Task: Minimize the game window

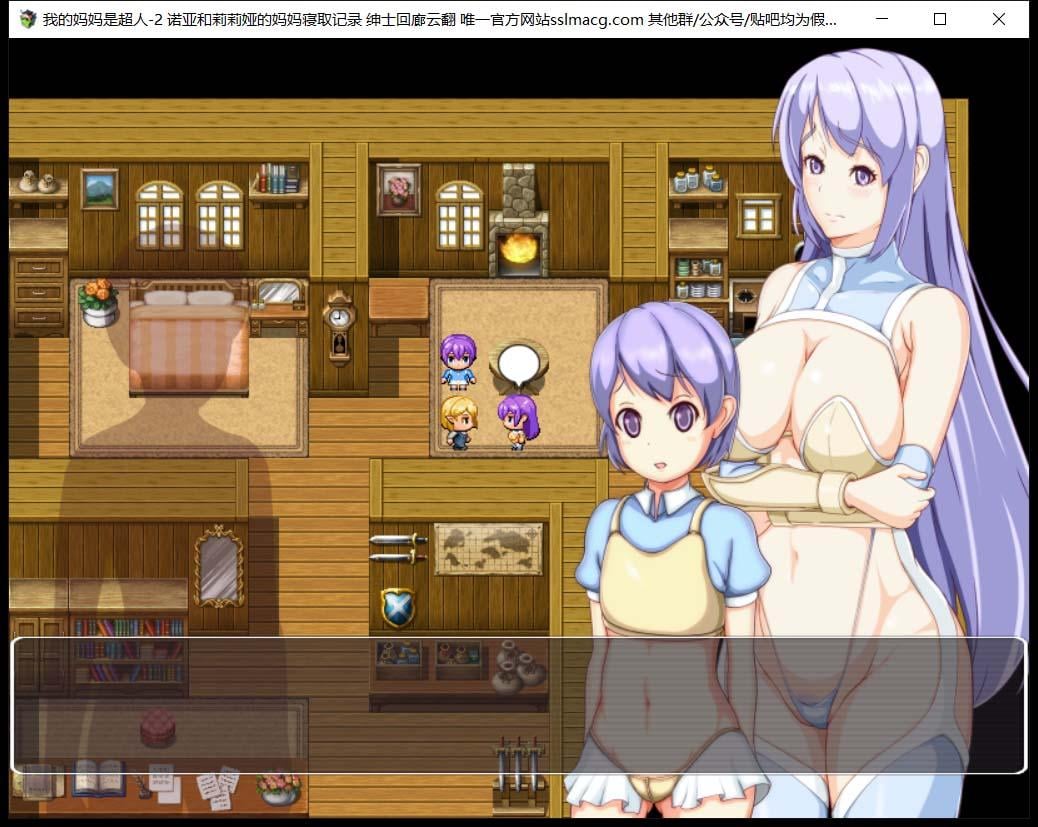Action: (x=880, y=19)
